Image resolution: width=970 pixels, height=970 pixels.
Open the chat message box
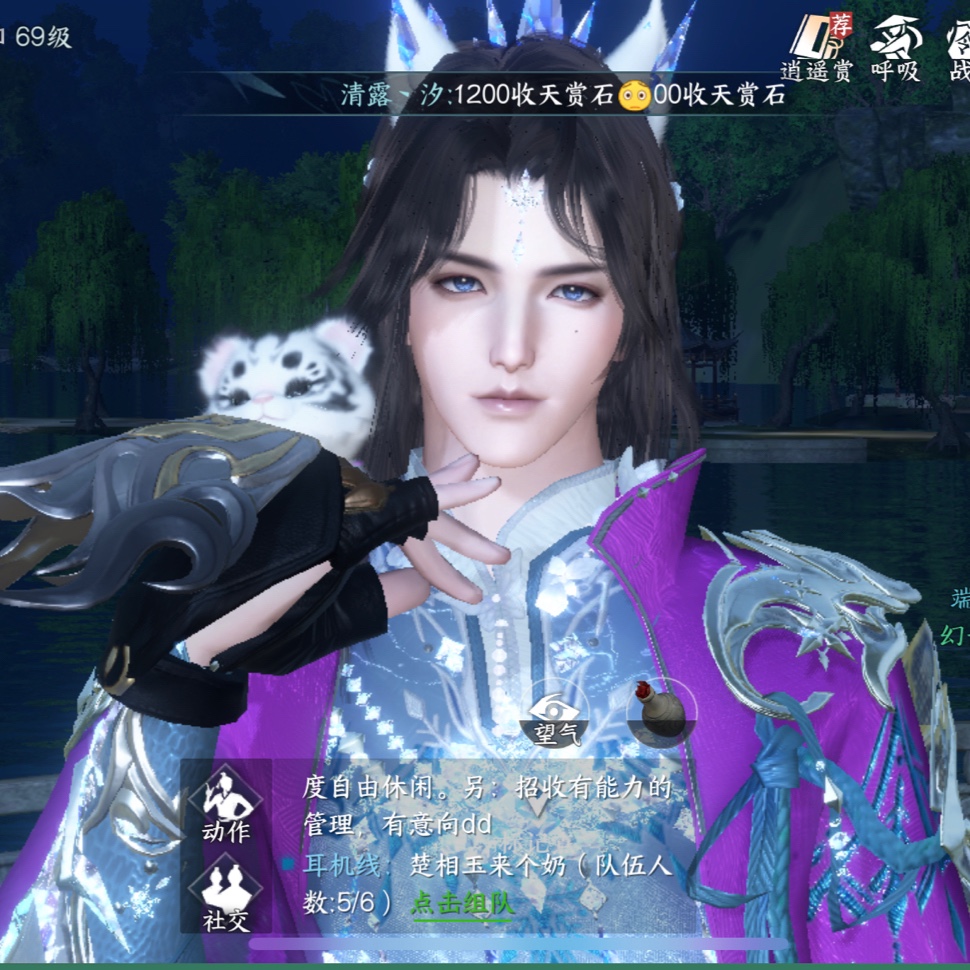click(480, 845)
